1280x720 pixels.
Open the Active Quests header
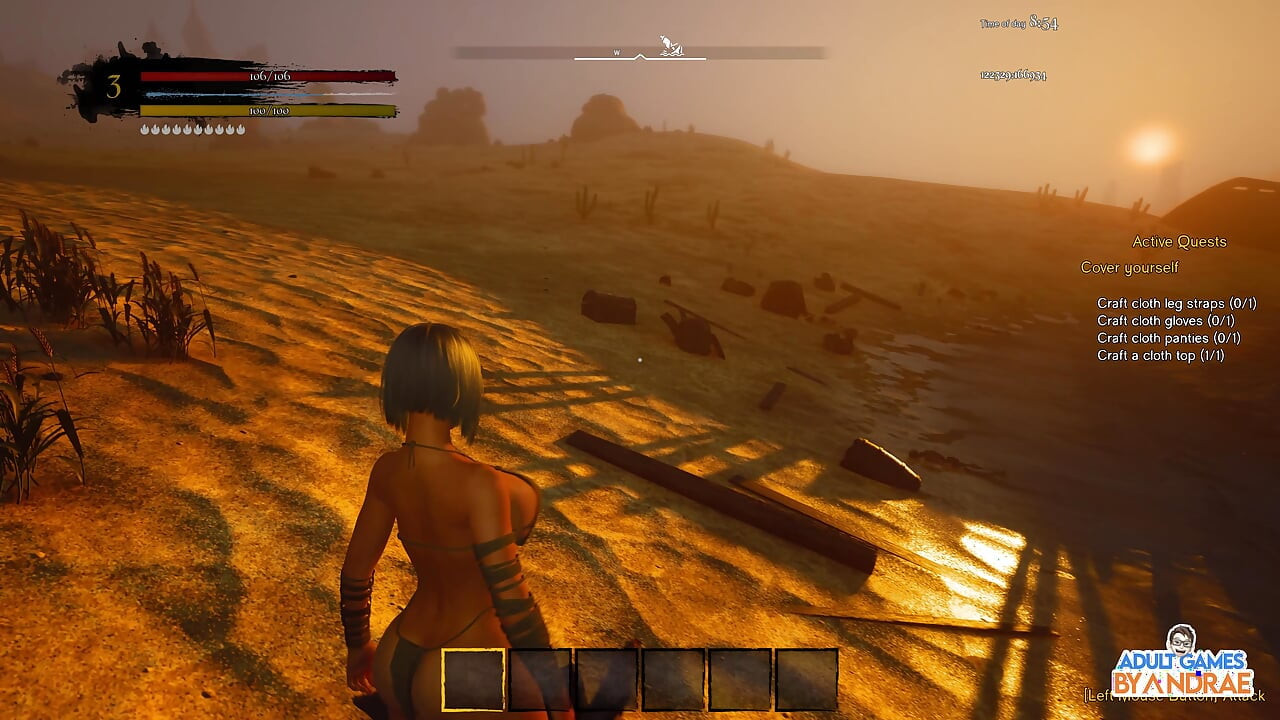click(x=1179, y=242)
